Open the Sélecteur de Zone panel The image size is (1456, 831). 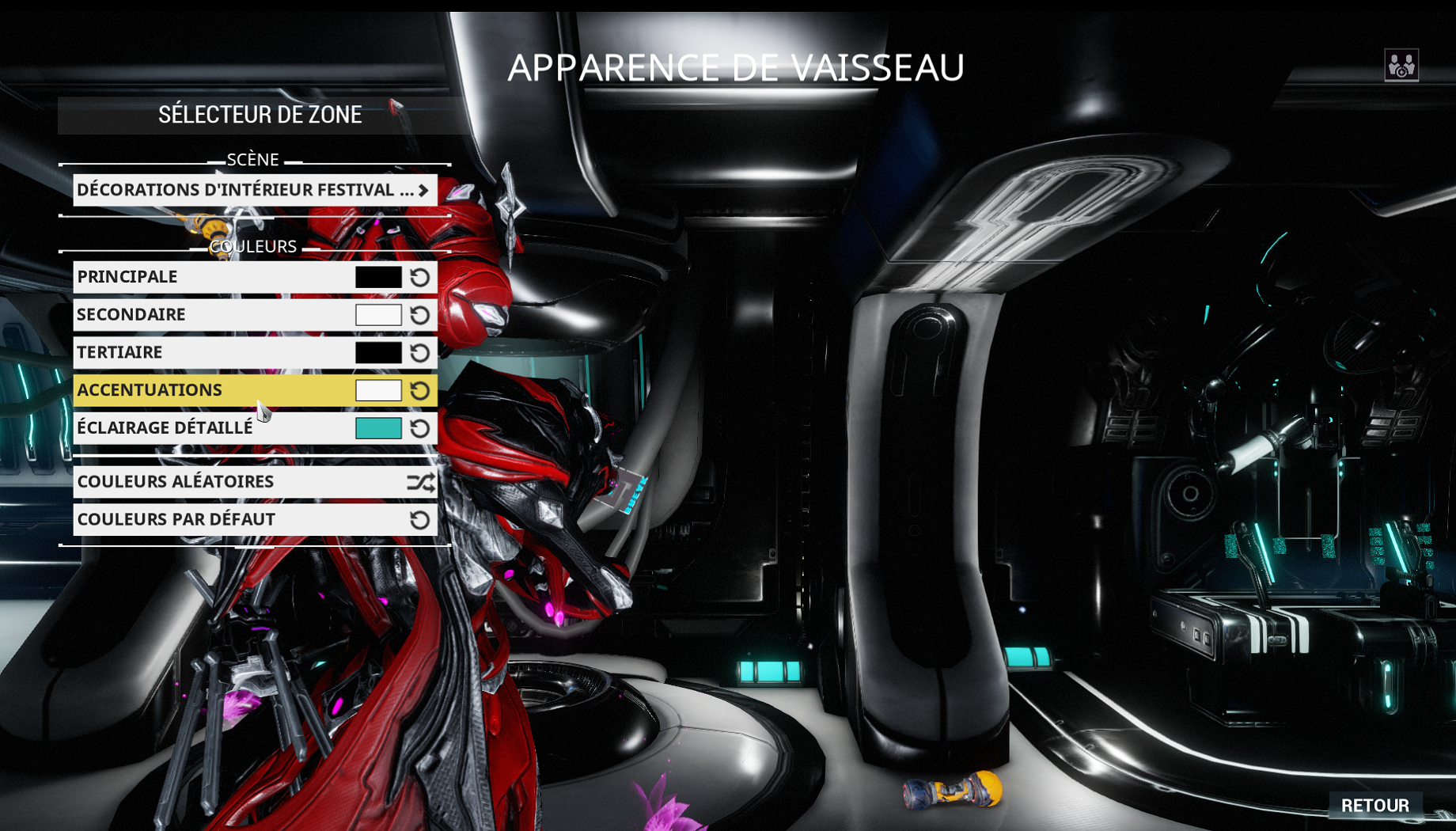click(x=259, y=114)
